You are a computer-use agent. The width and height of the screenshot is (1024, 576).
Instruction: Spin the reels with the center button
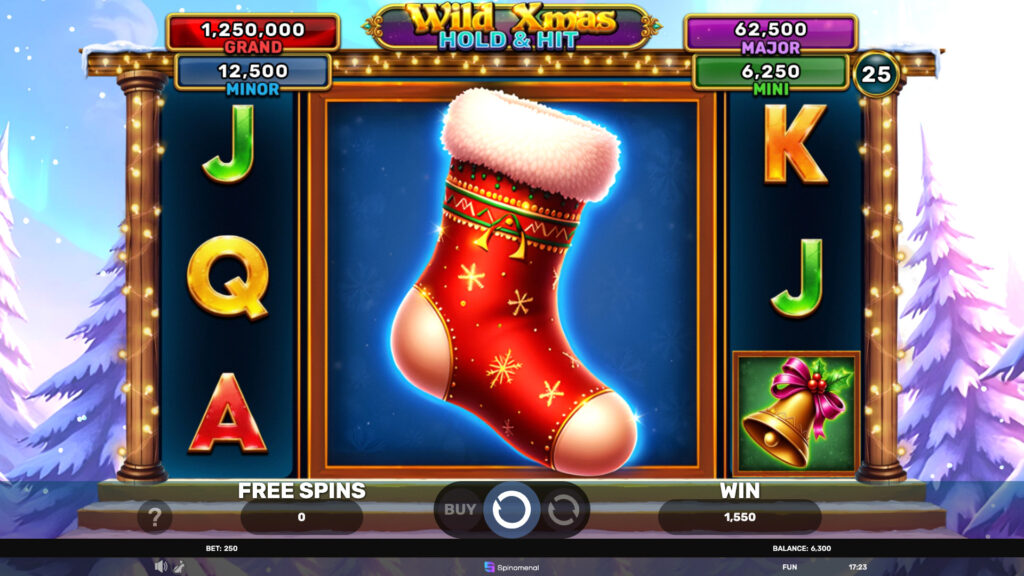pos(511,509)
